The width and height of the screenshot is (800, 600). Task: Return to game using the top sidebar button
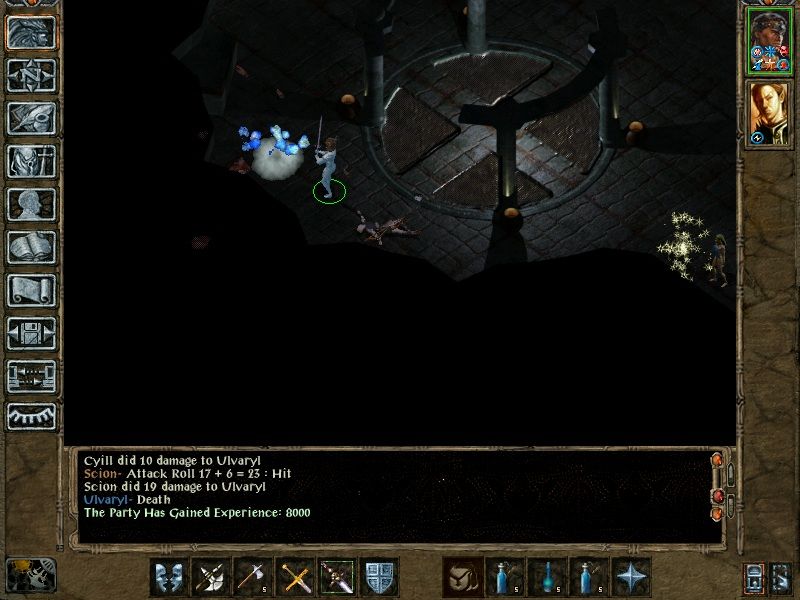pyautogui.click(x=31, y=33)
